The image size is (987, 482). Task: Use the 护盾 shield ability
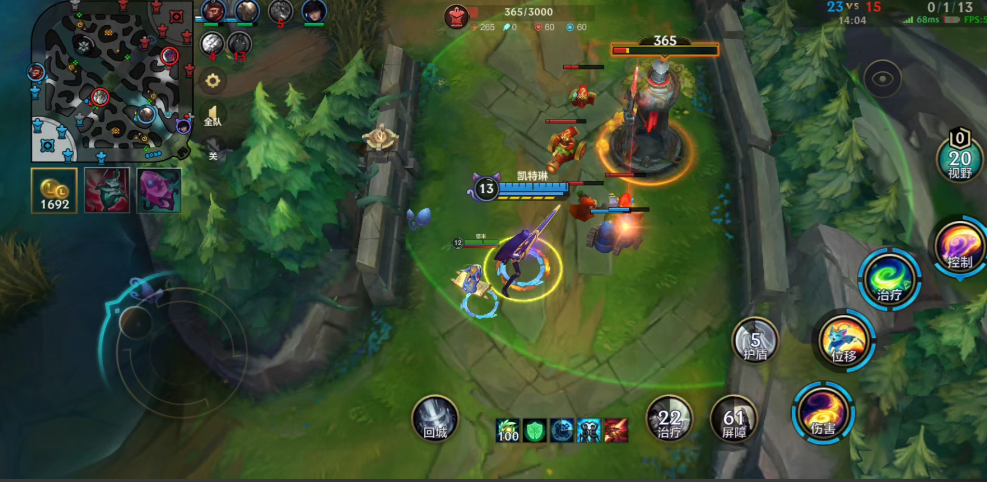coord(755,340)
